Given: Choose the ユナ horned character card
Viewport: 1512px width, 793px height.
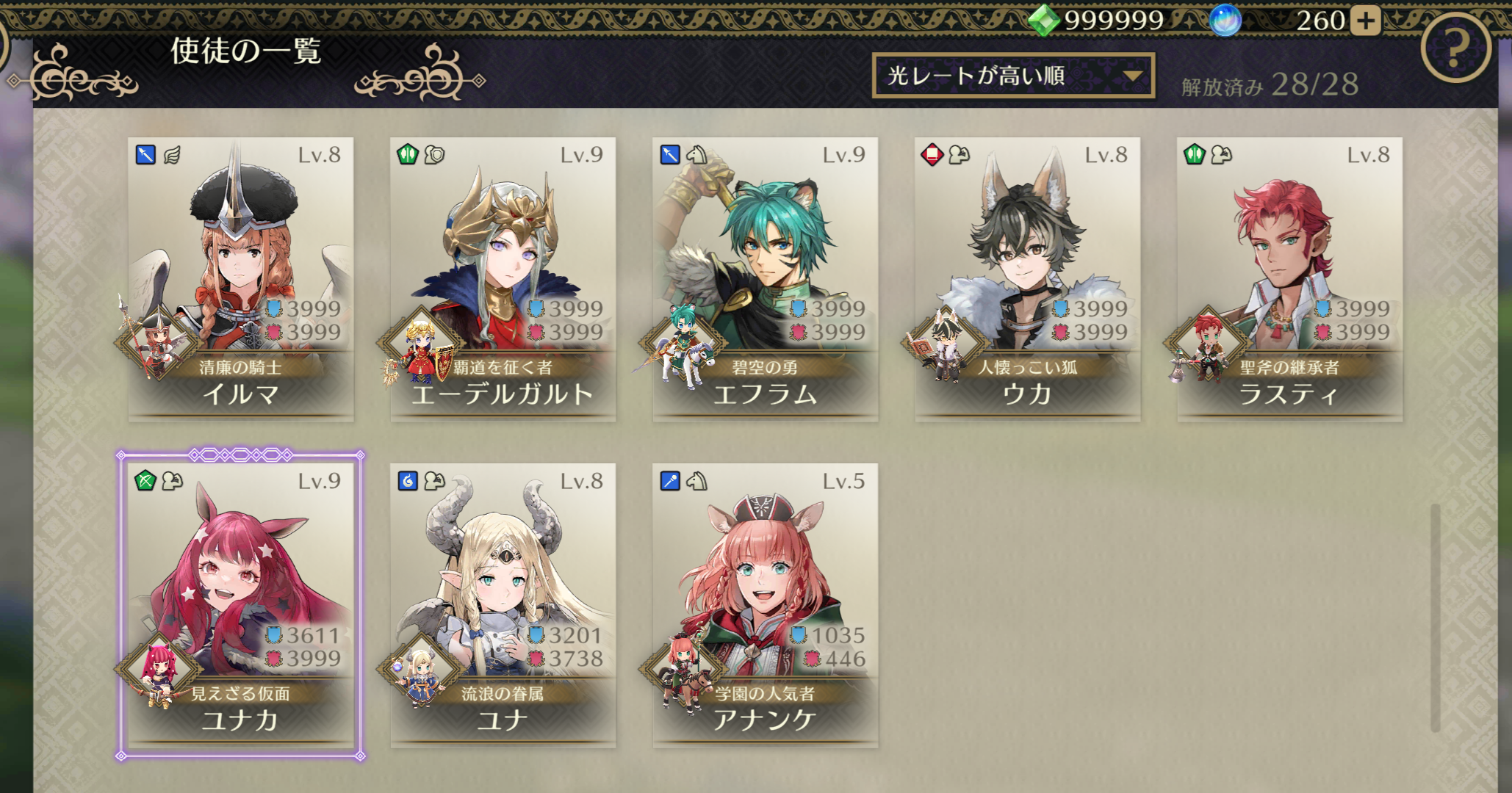Looking at the screenshot, I should 503,605.
